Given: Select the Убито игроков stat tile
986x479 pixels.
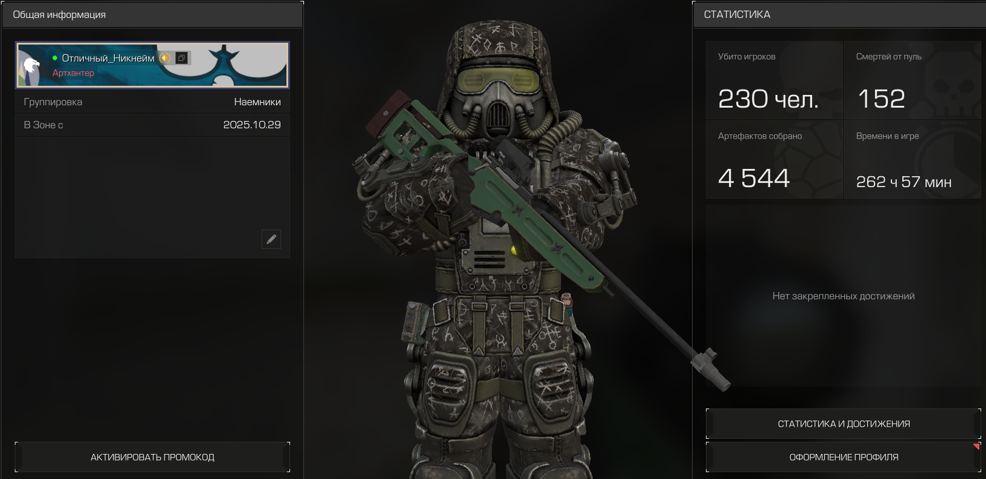Looking at the screenshot, I should click(x=774, y=81).
